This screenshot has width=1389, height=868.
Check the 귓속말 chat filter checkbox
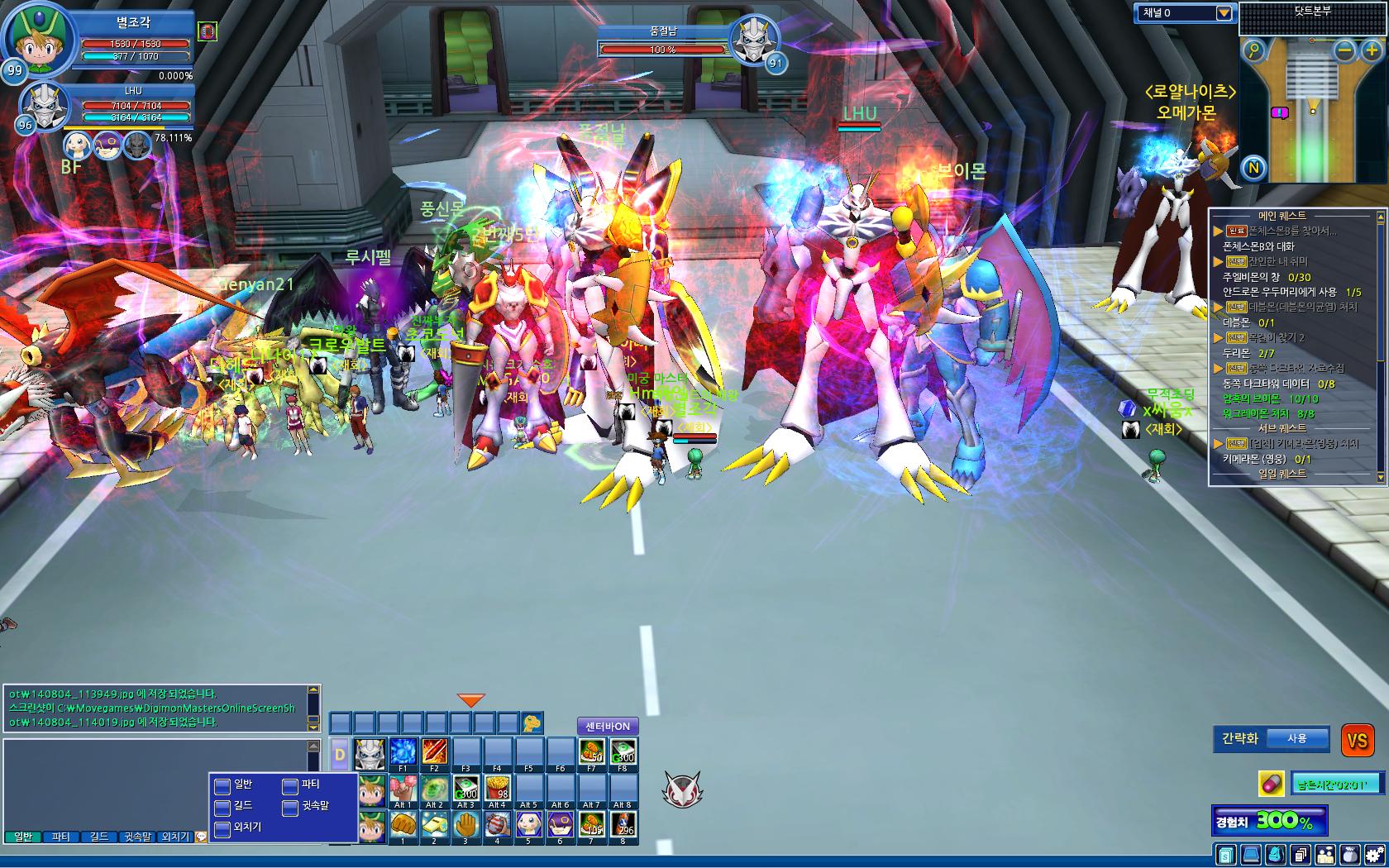pos(290,806)
